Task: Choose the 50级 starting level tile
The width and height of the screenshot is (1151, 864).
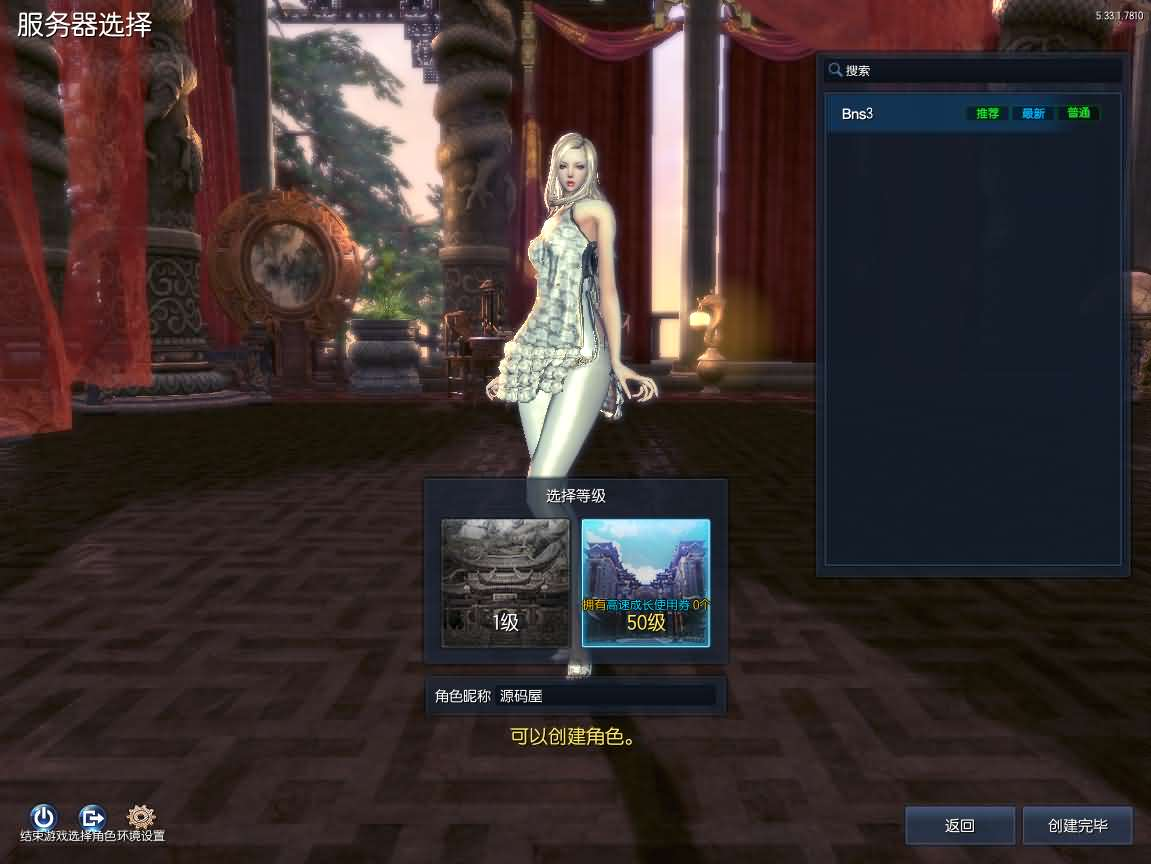Action: [x=646, y=583]
